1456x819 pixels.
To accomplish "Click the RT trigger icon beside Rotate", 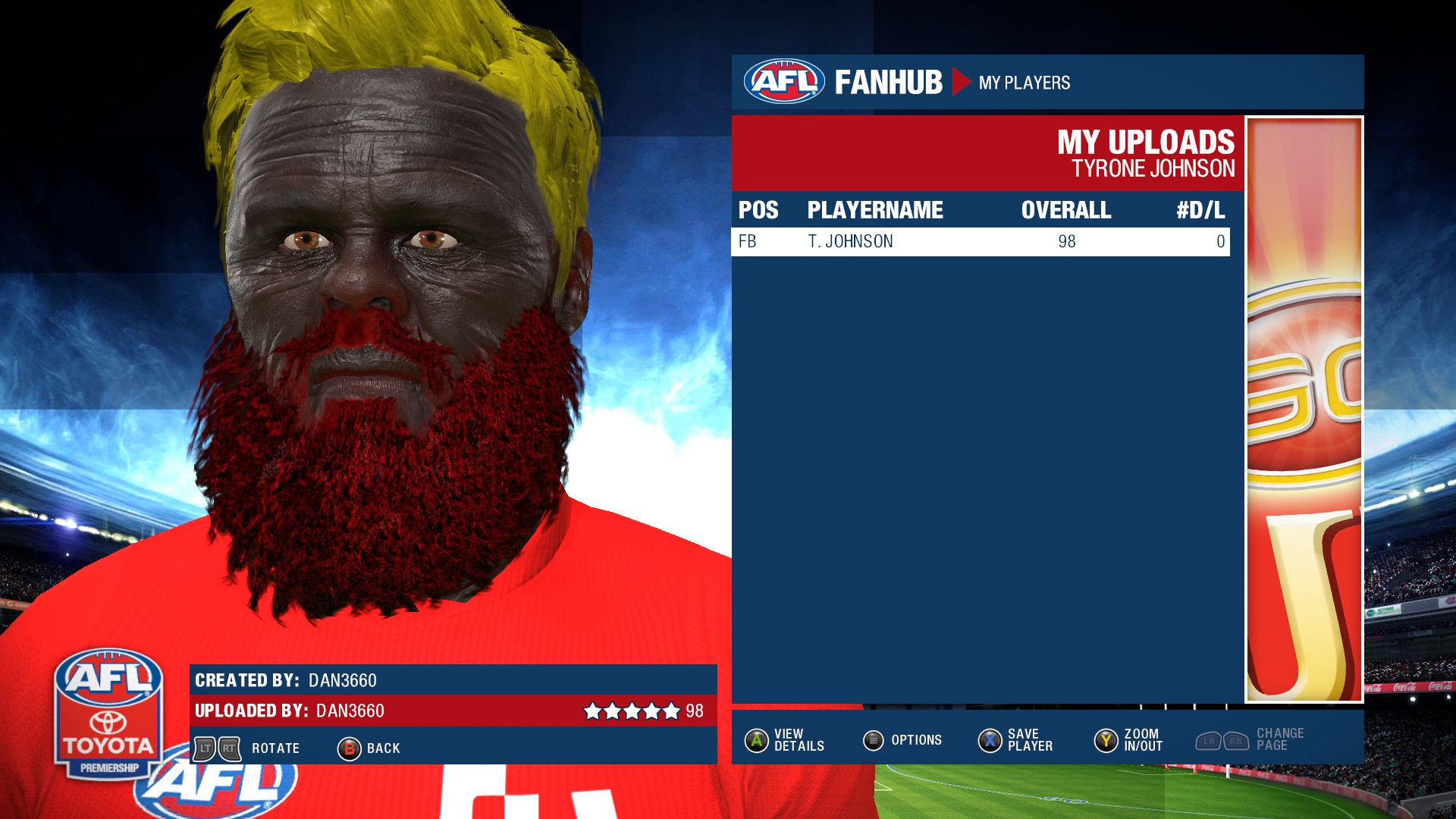I will [x=229, y=748].
